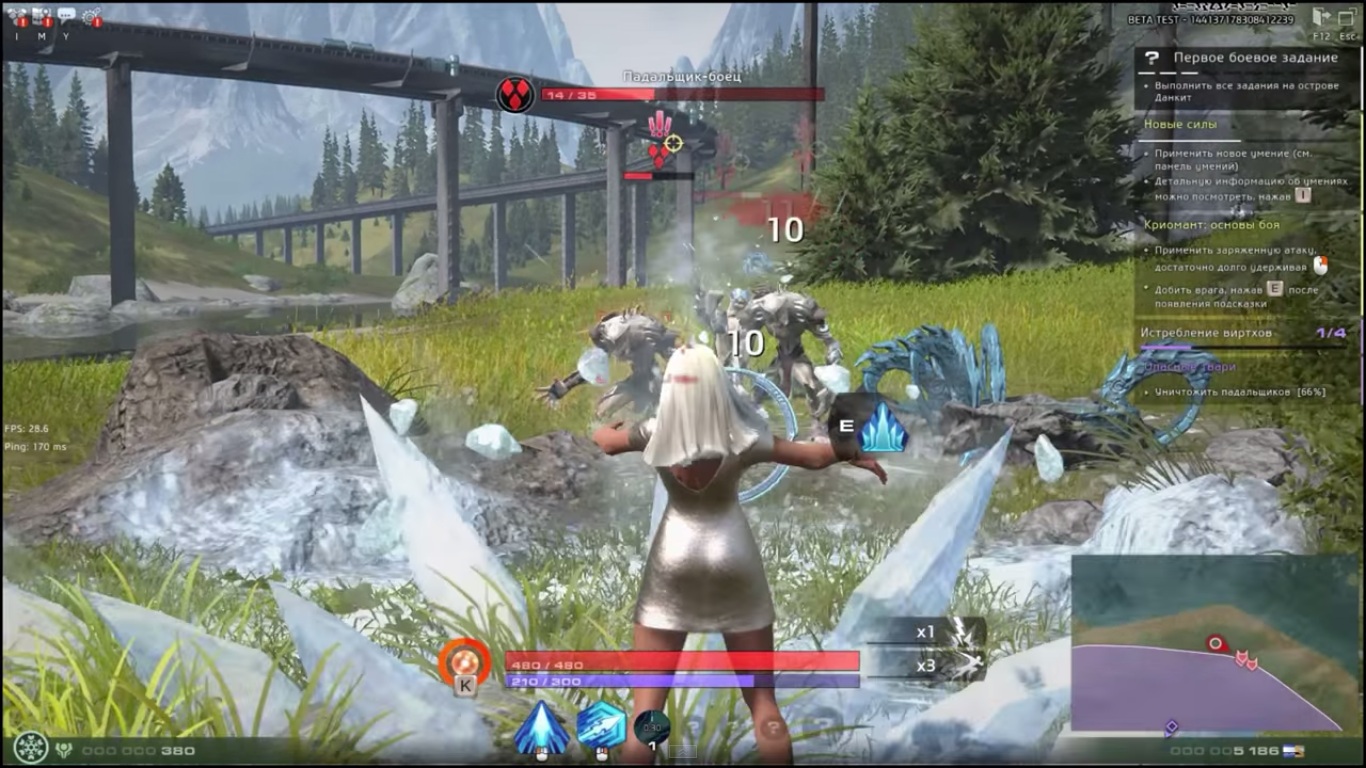Screen dimensions: 1366x768
Task: Open the question mark quest icon
Action: click(1152, 57)
